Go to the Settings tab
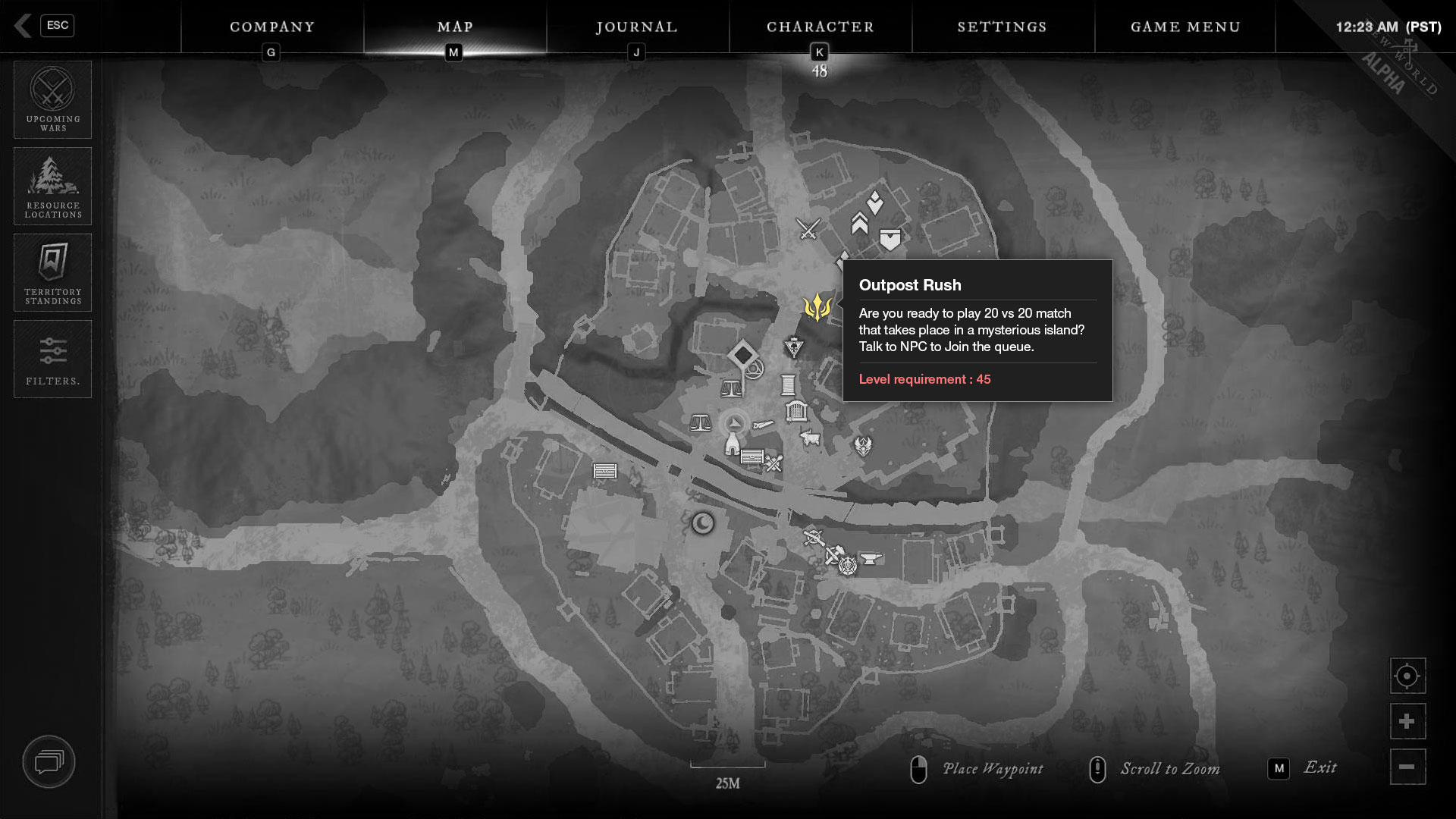This screenshot has width=1456, height=819. [1003, 27]
